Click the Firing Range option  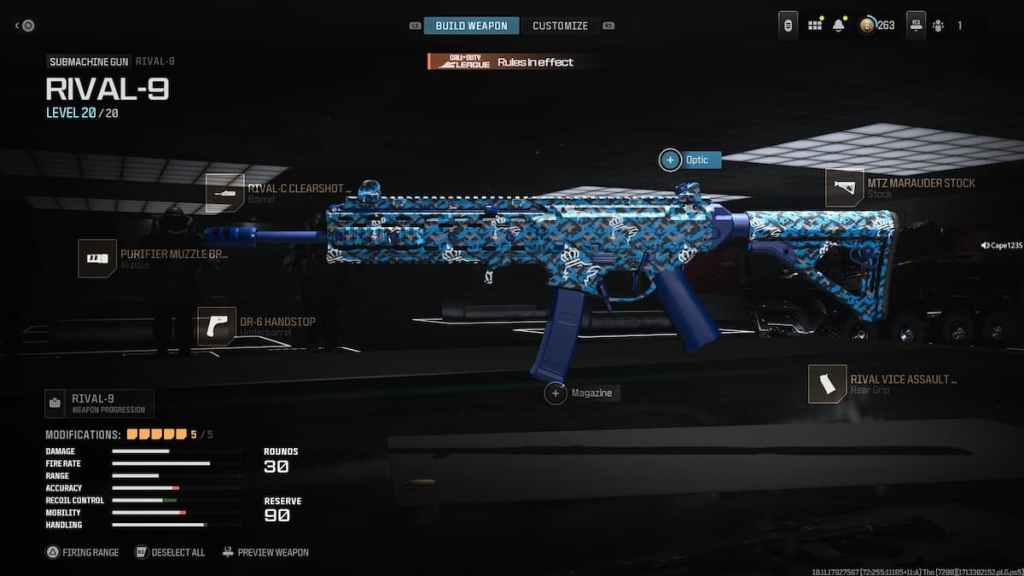tap(83, 552)
